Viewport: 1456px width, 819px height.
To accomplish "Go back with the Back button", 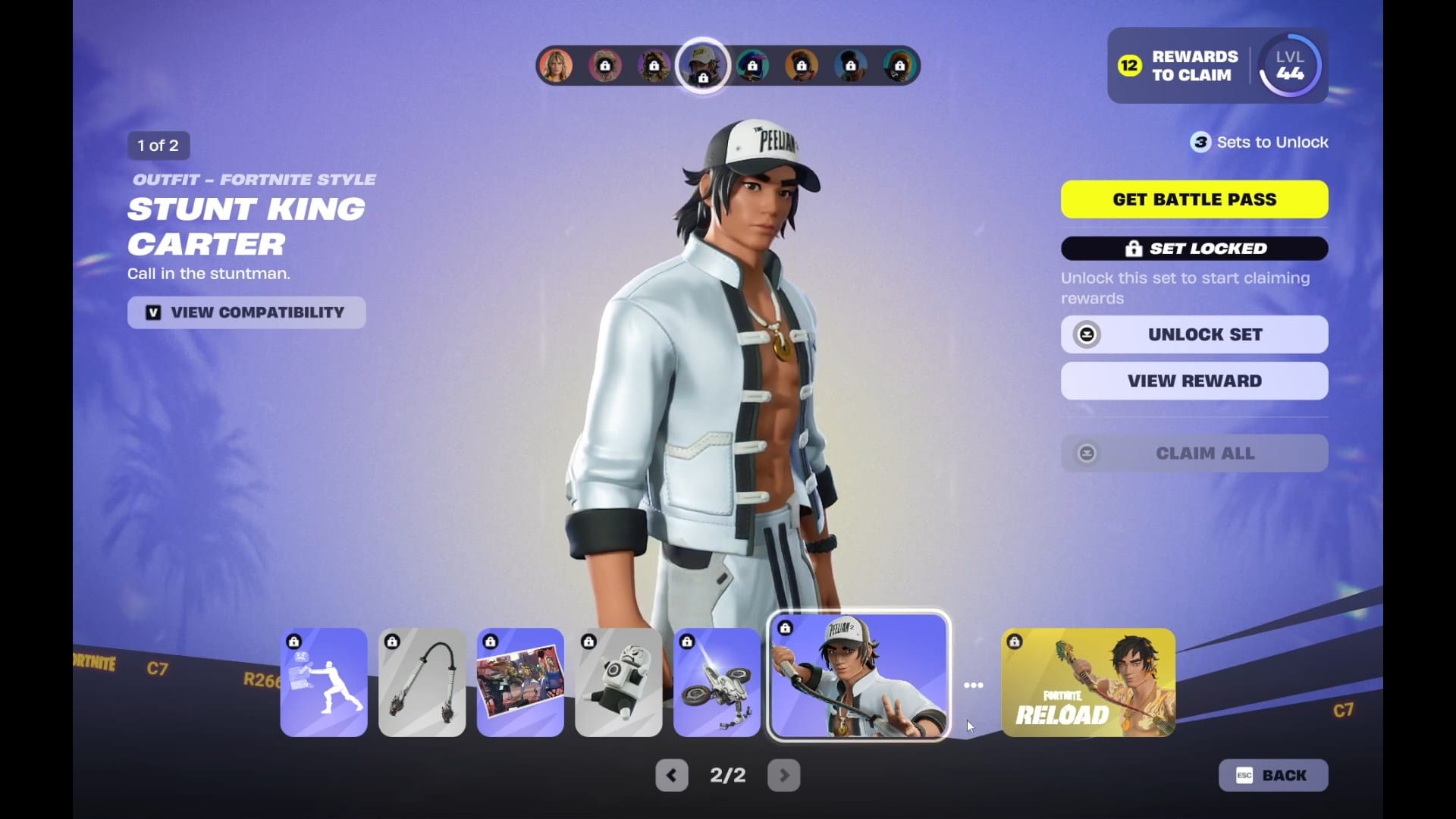I will [x=1272, y=775].
